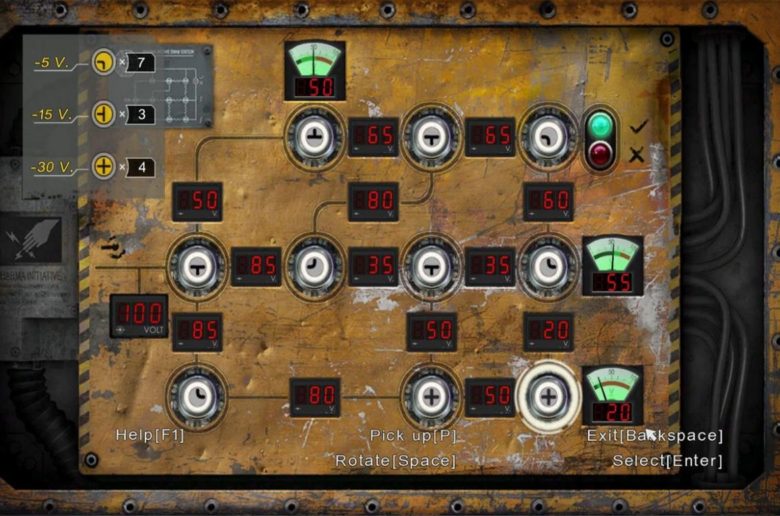
Task: Select the node between the two 35 V displays
Action: tap(431, 266)
